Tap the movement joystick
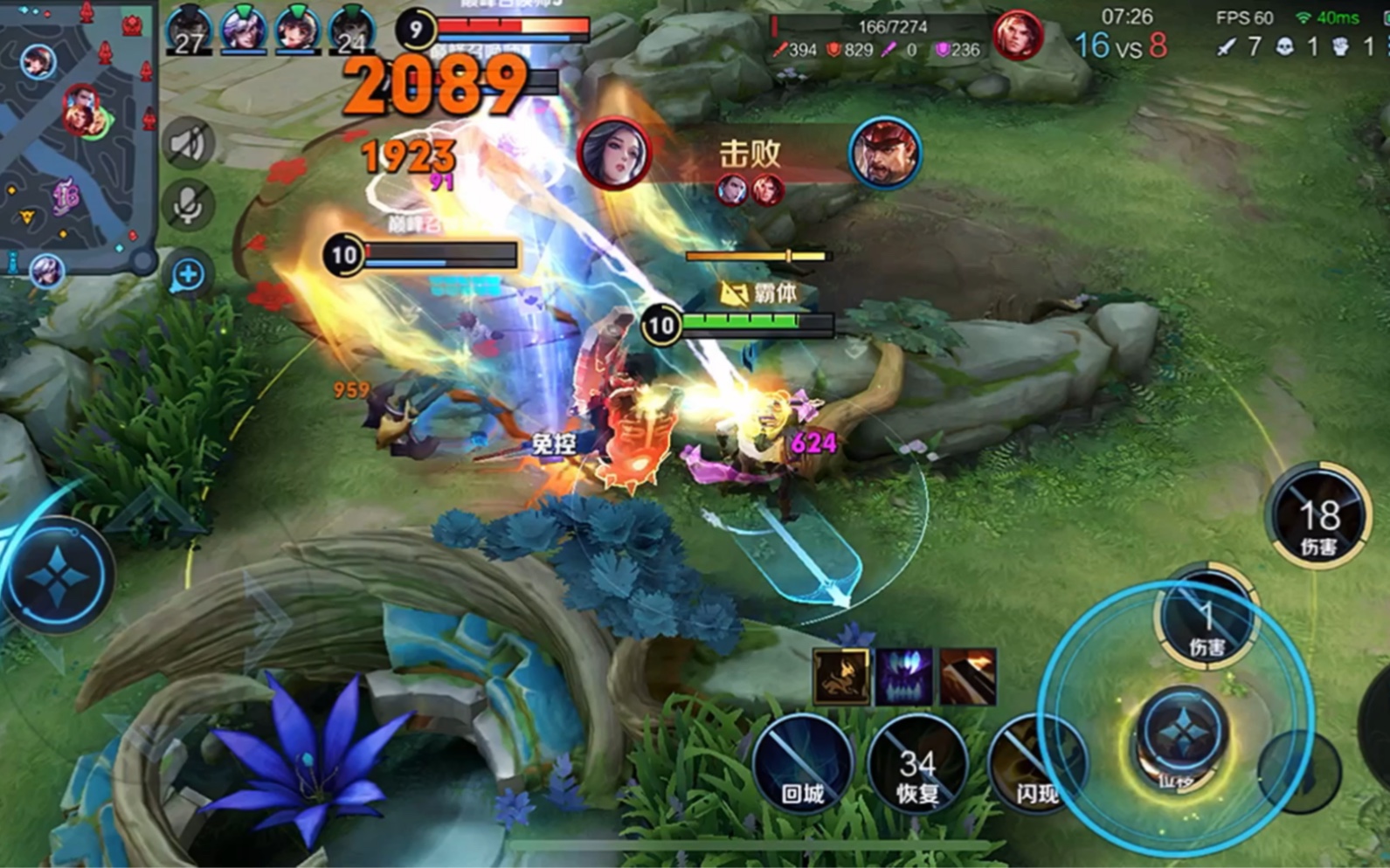Image resolution: width=1390 pixels, height=868 pixels. [x=58, y=576]
